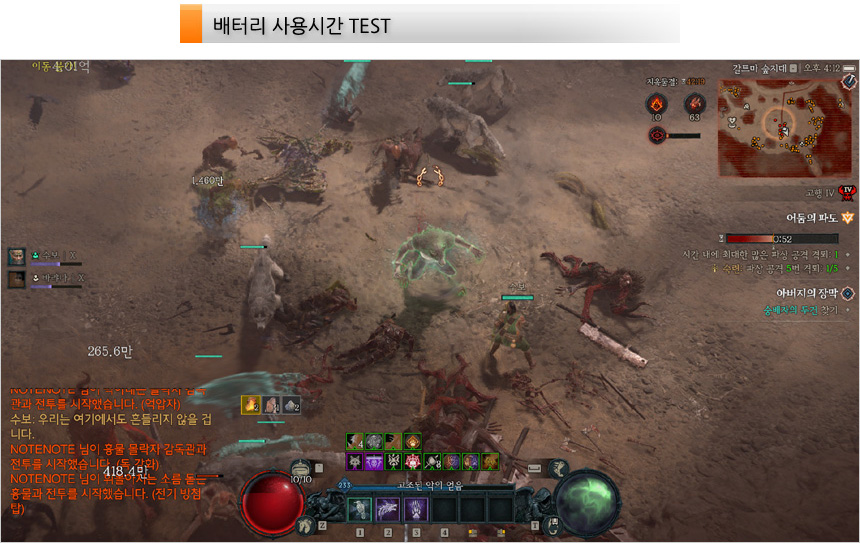This screenshot has width=860, height=548.
Task: Activate the raven skill in slot 1
Action: click(359, 509)
